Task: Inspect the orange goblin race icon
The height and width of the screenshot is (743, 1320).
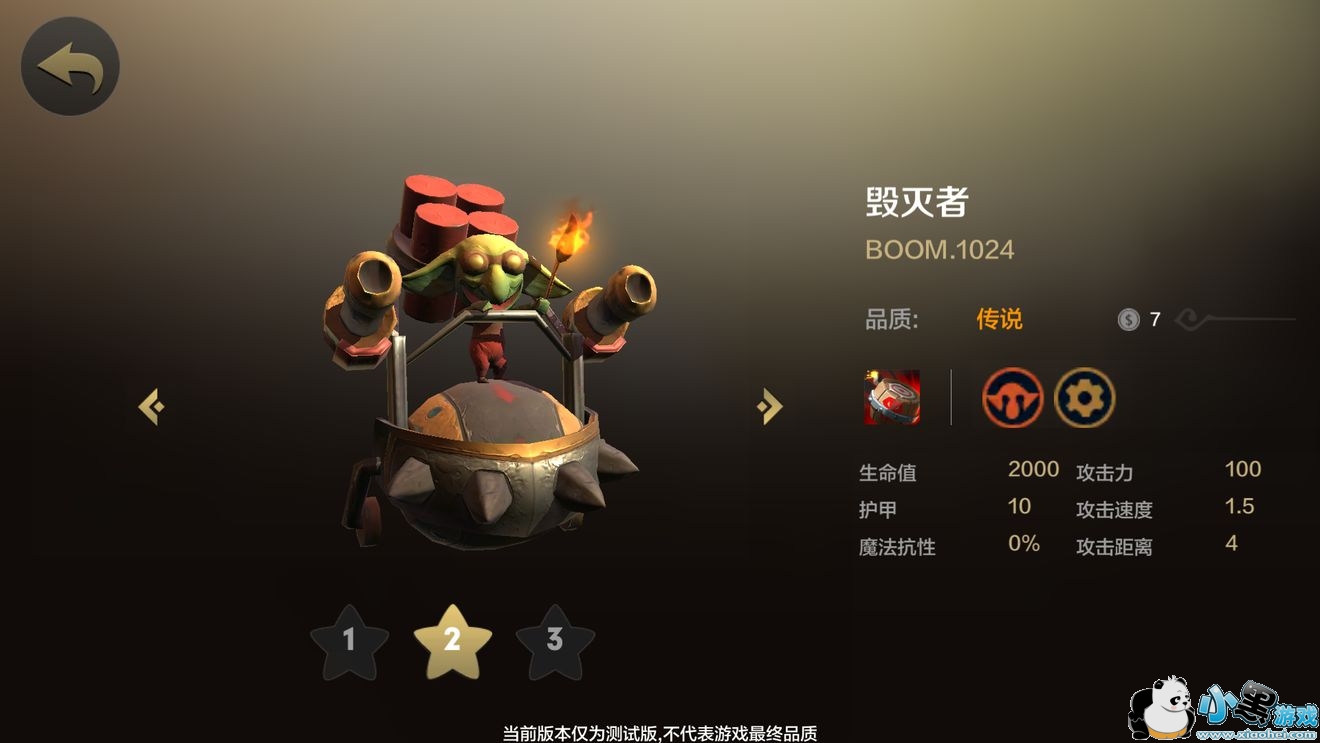Action: click(1012, 397)
